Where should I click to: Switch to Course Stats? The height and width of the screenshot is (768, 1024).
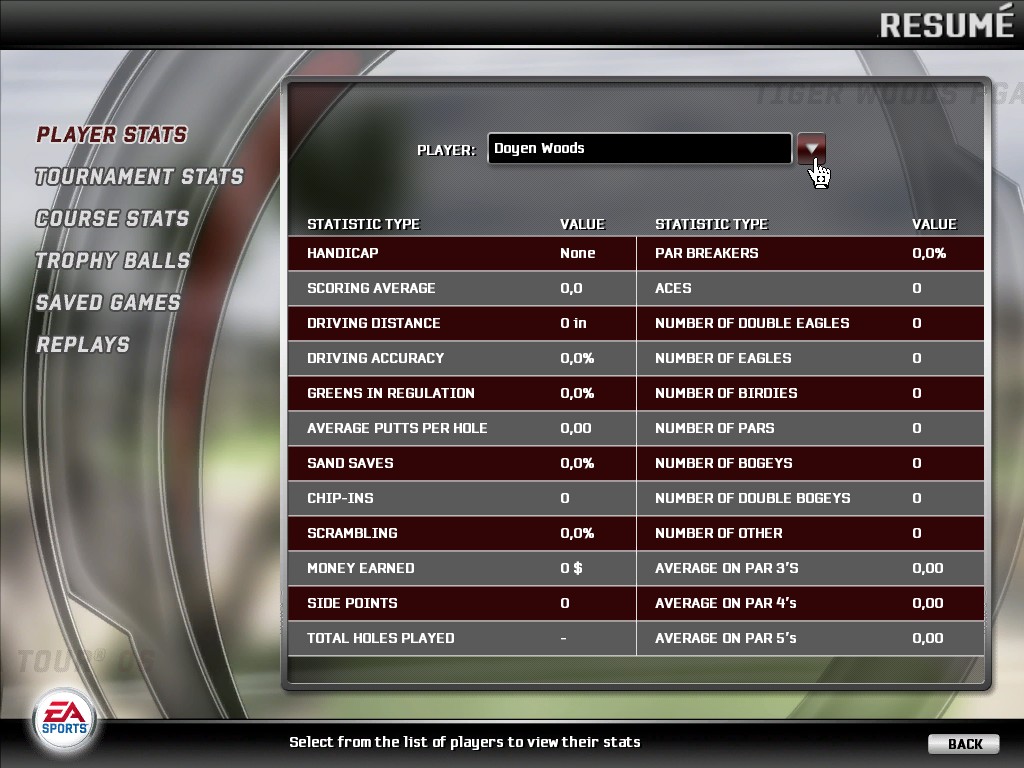click(112, 219)
